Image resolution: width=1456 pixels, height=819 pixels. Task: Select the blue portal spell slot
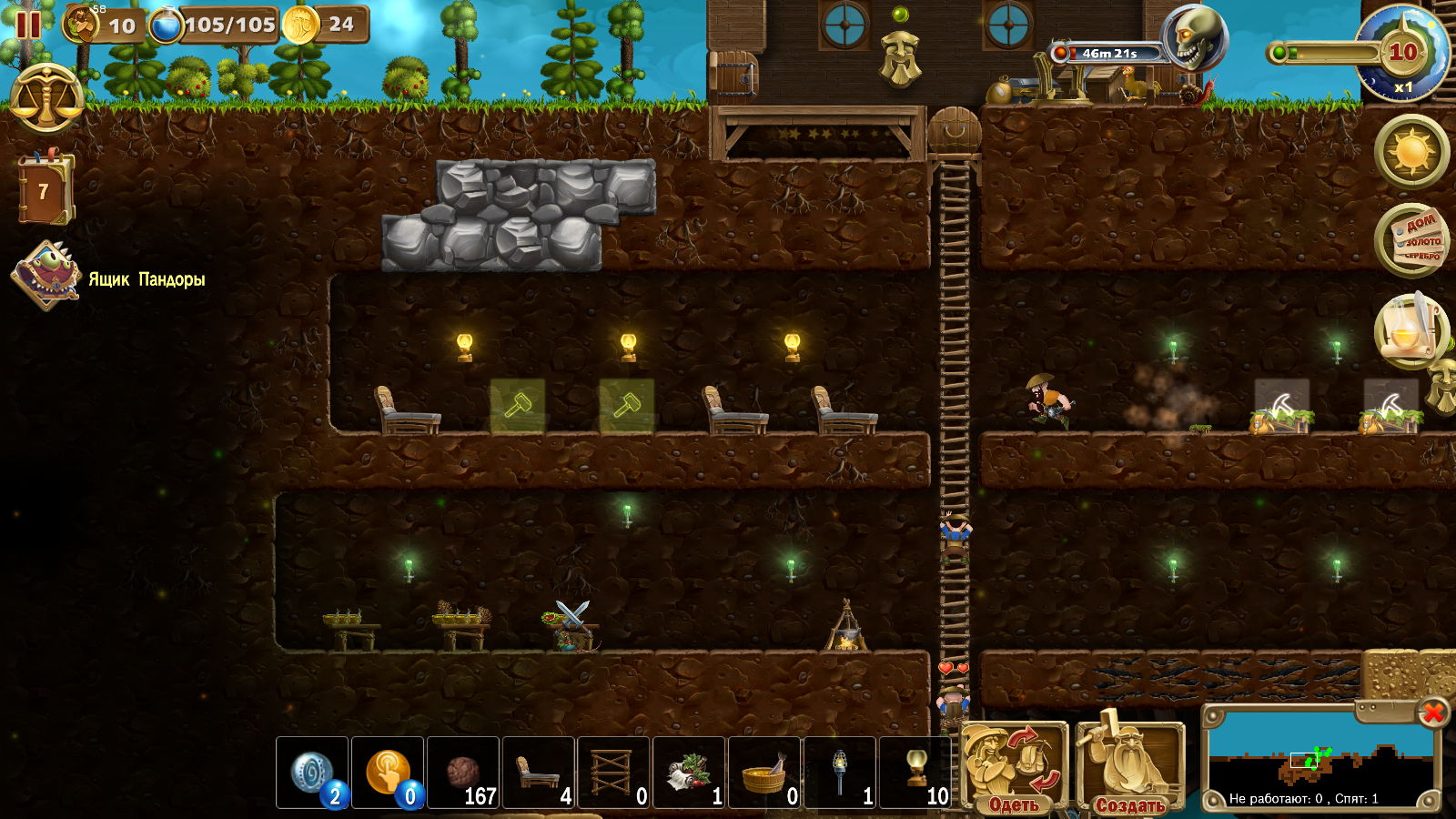(x=312, y=773)
